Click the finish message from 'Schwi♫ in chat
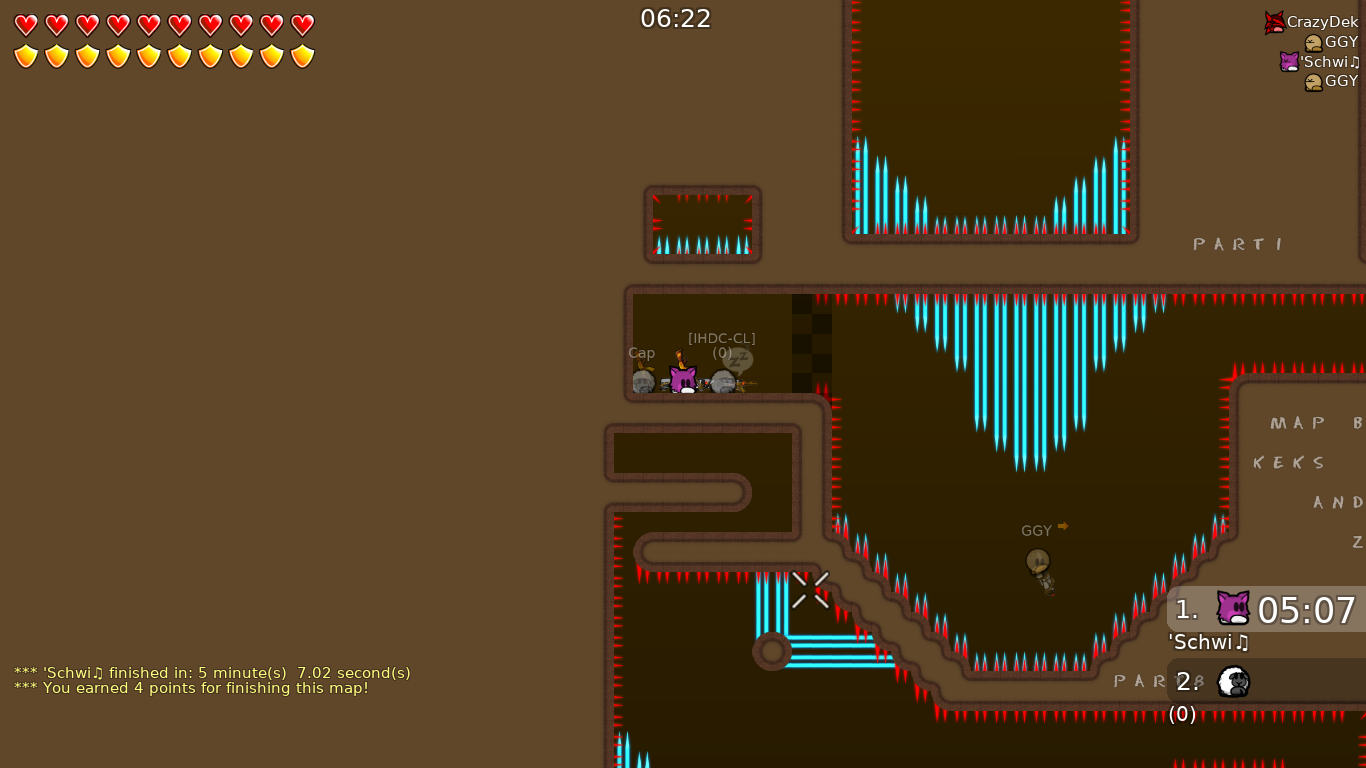 (x=211, y=673)
